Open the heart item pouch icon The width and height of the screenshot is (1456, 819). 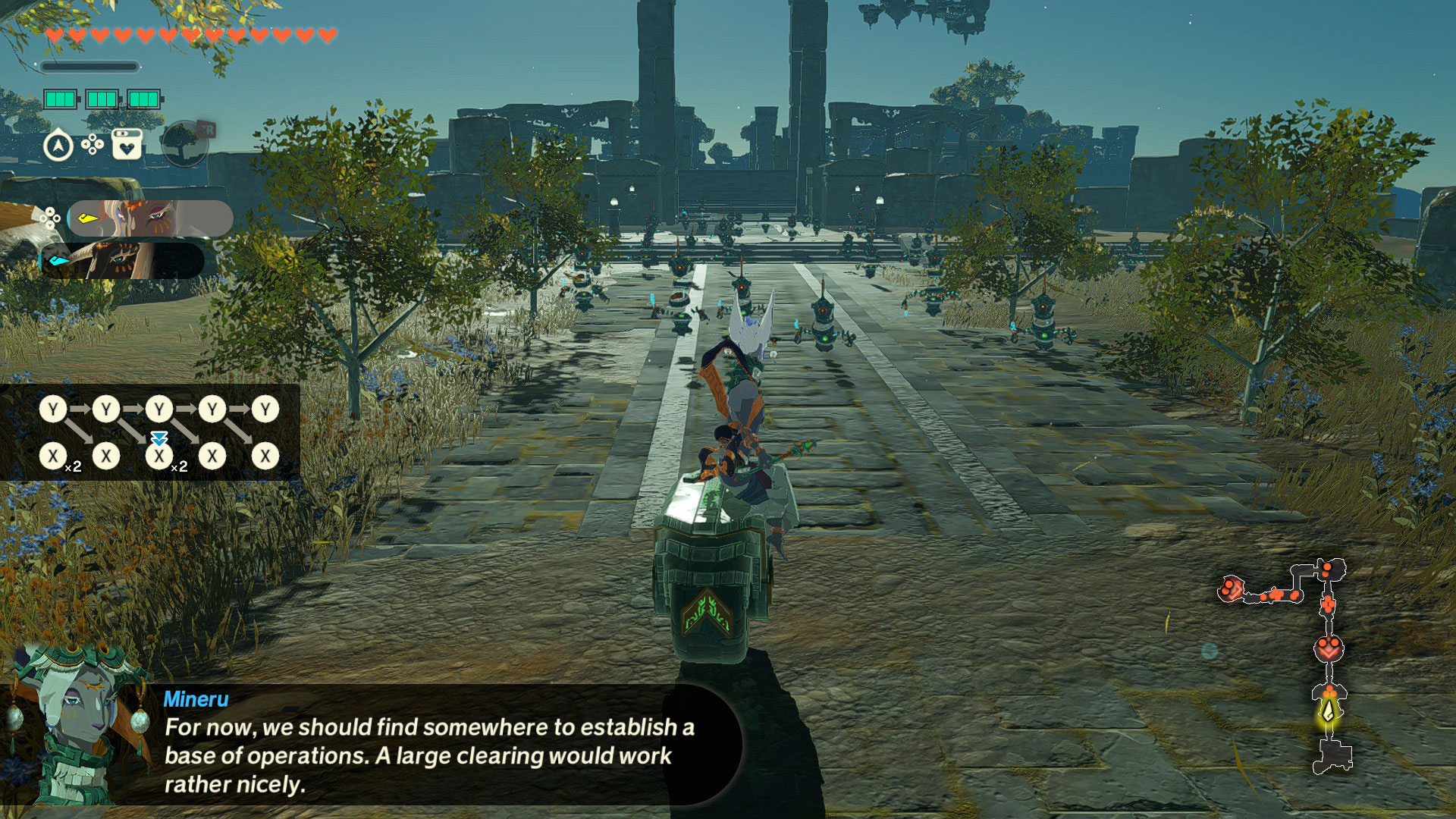(x=127, y=143)
